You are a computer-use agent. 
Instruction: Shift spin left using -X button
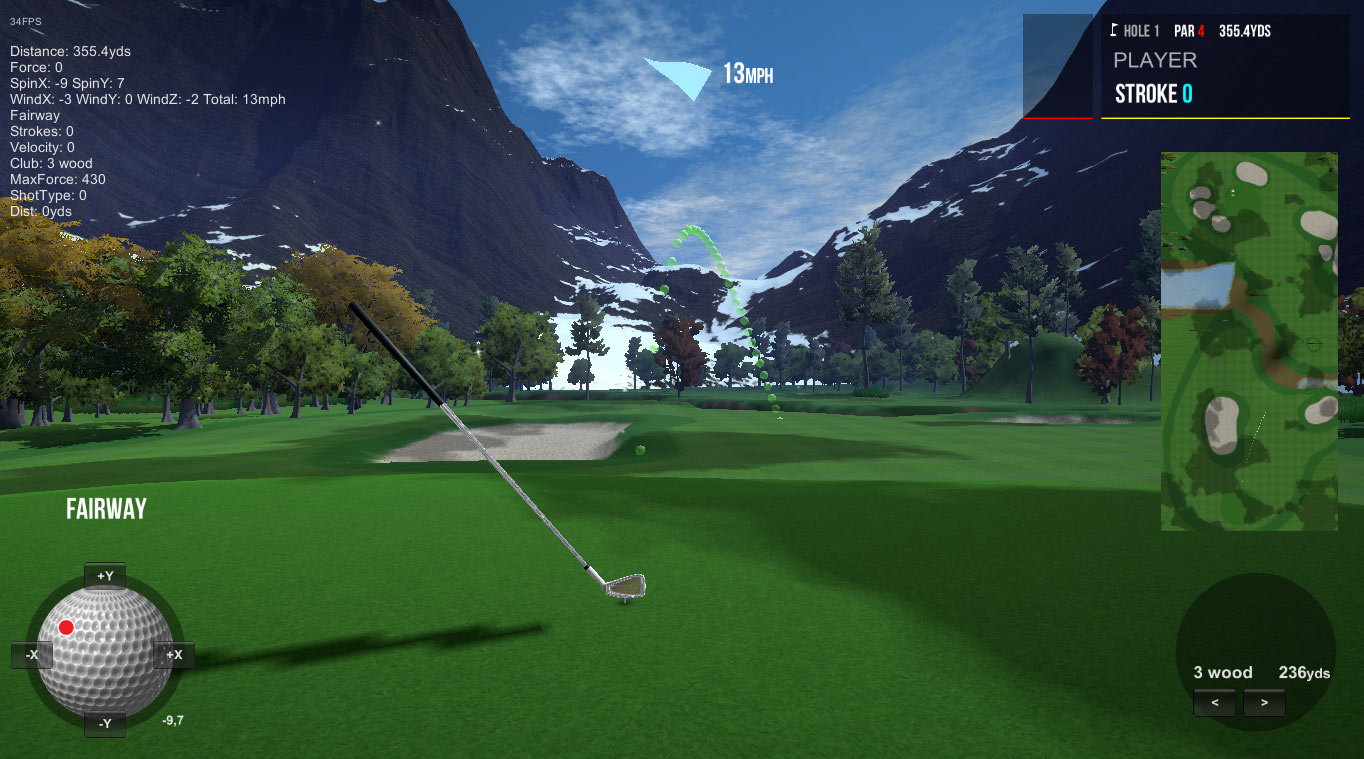coord(32,655)
